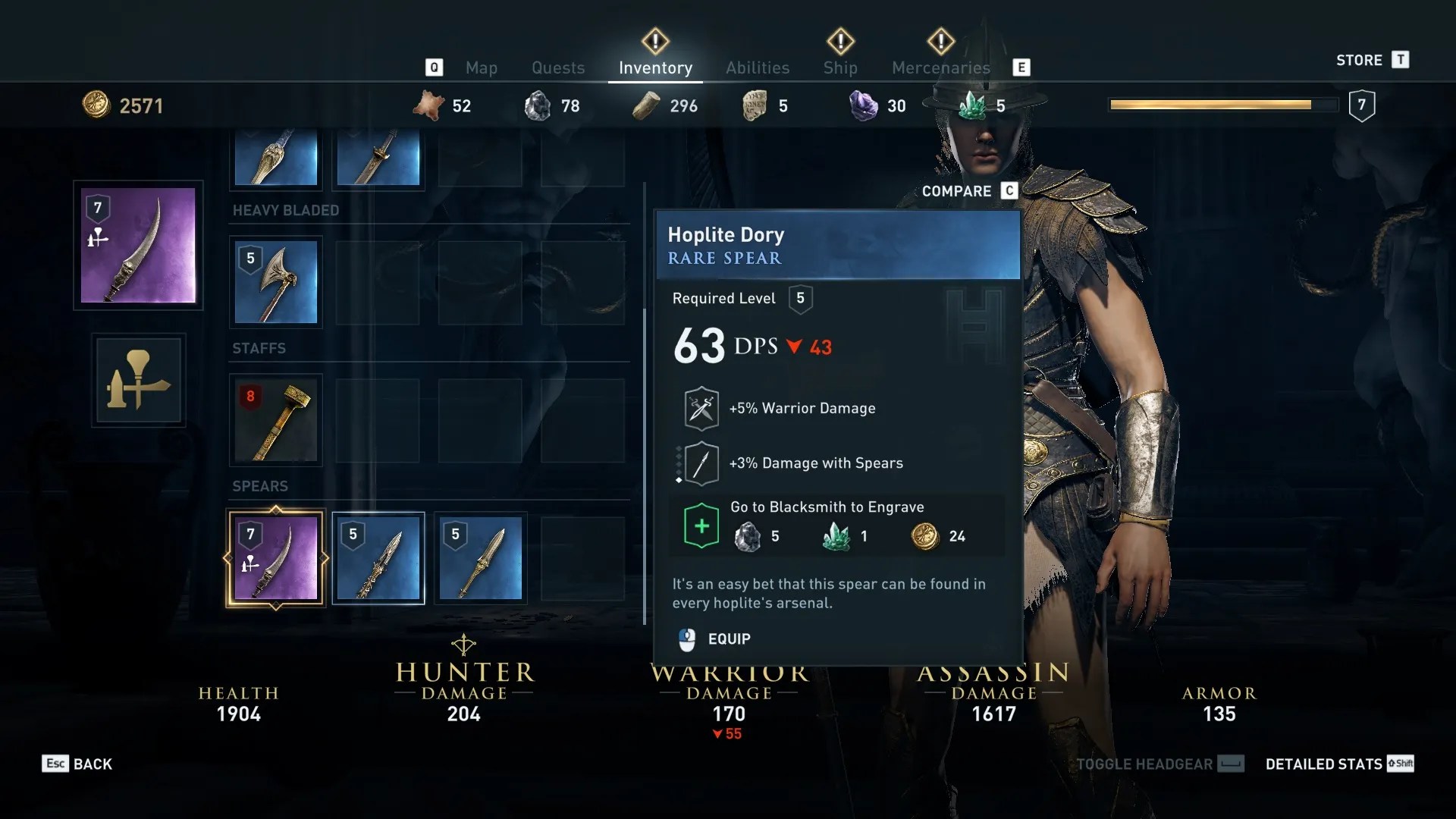Open the Mercenaries tab
Screen dimensions: 1456x819
pyautogui.click(x=940, y=67)
